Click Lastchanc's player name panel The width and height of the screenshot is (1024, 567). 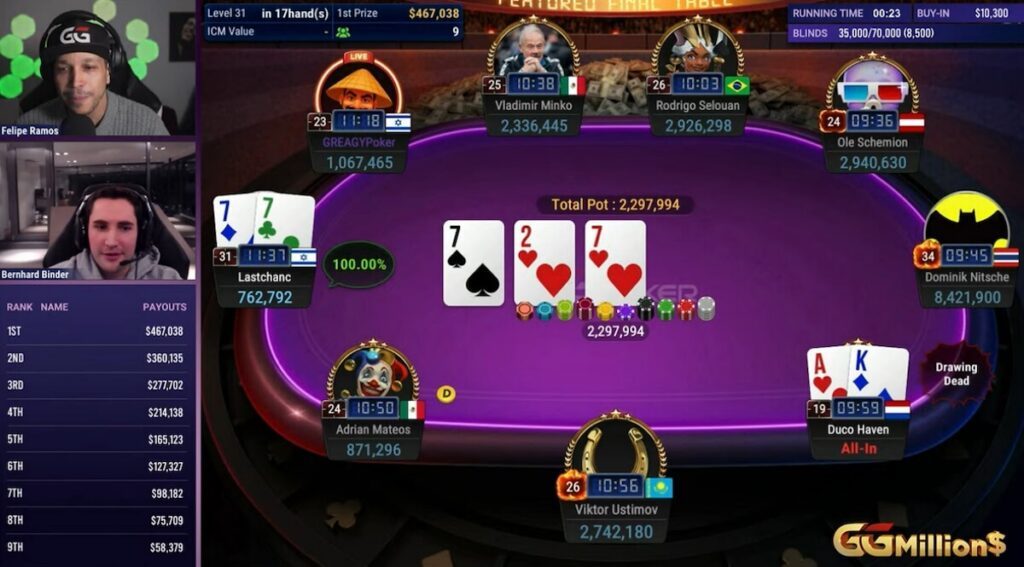pyautogui.click(x=265, y=286)
